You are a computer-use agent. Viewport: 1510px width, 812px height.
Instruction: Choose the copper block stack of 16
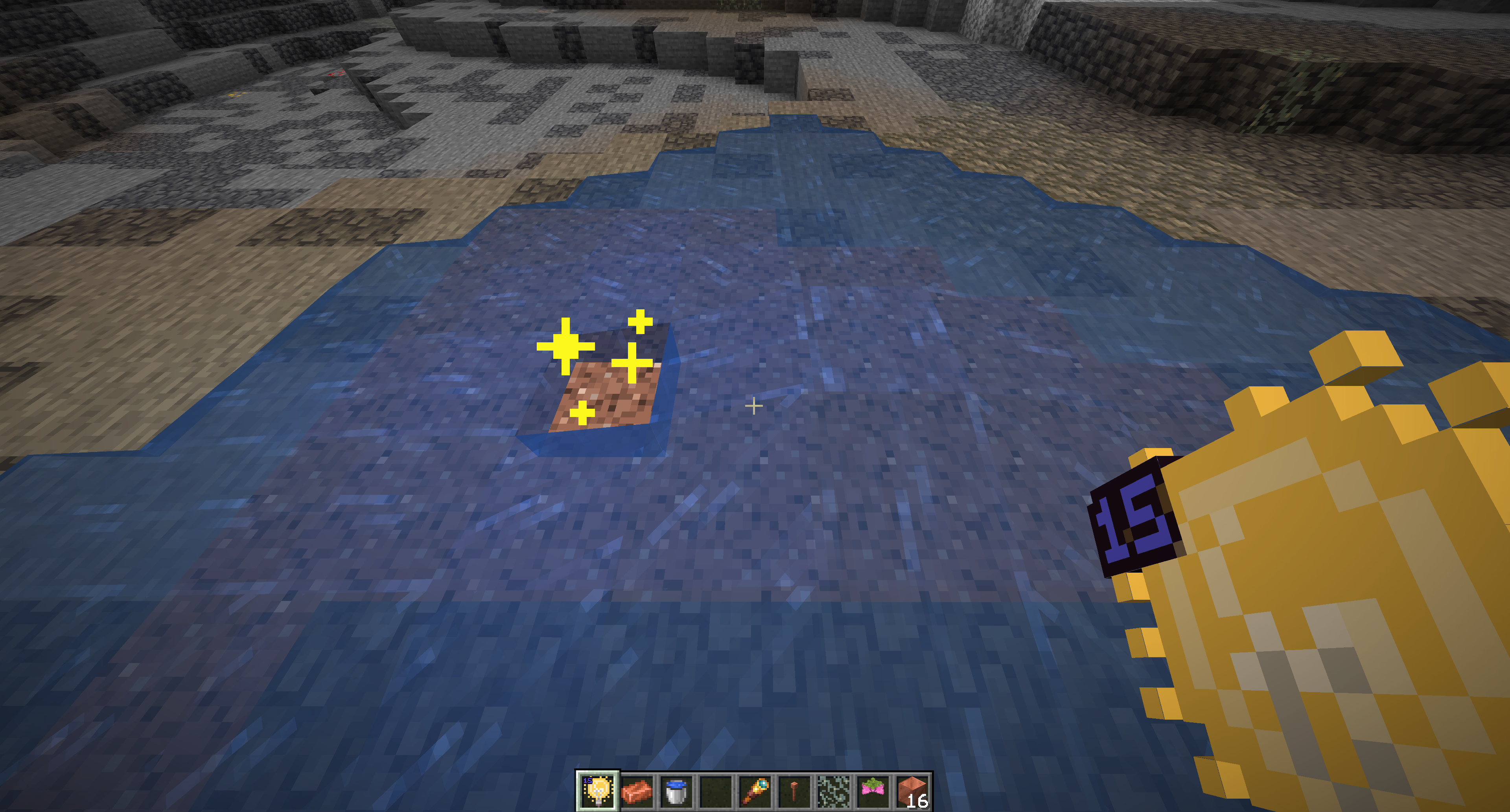point(912,791)
